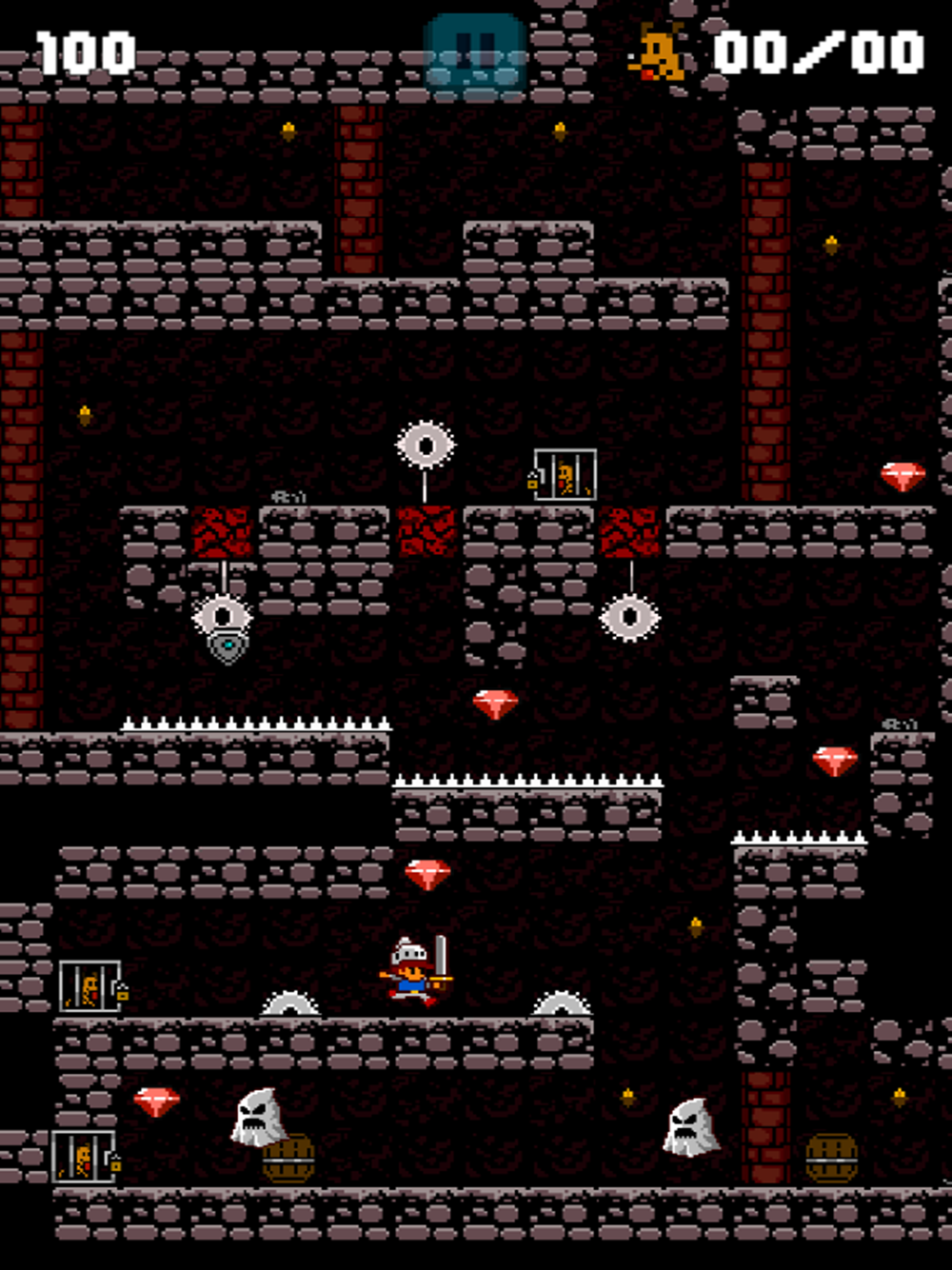Pause the game with the pause button
The height and width of the screenshot is (1270, 952).
tap(475, 53)
